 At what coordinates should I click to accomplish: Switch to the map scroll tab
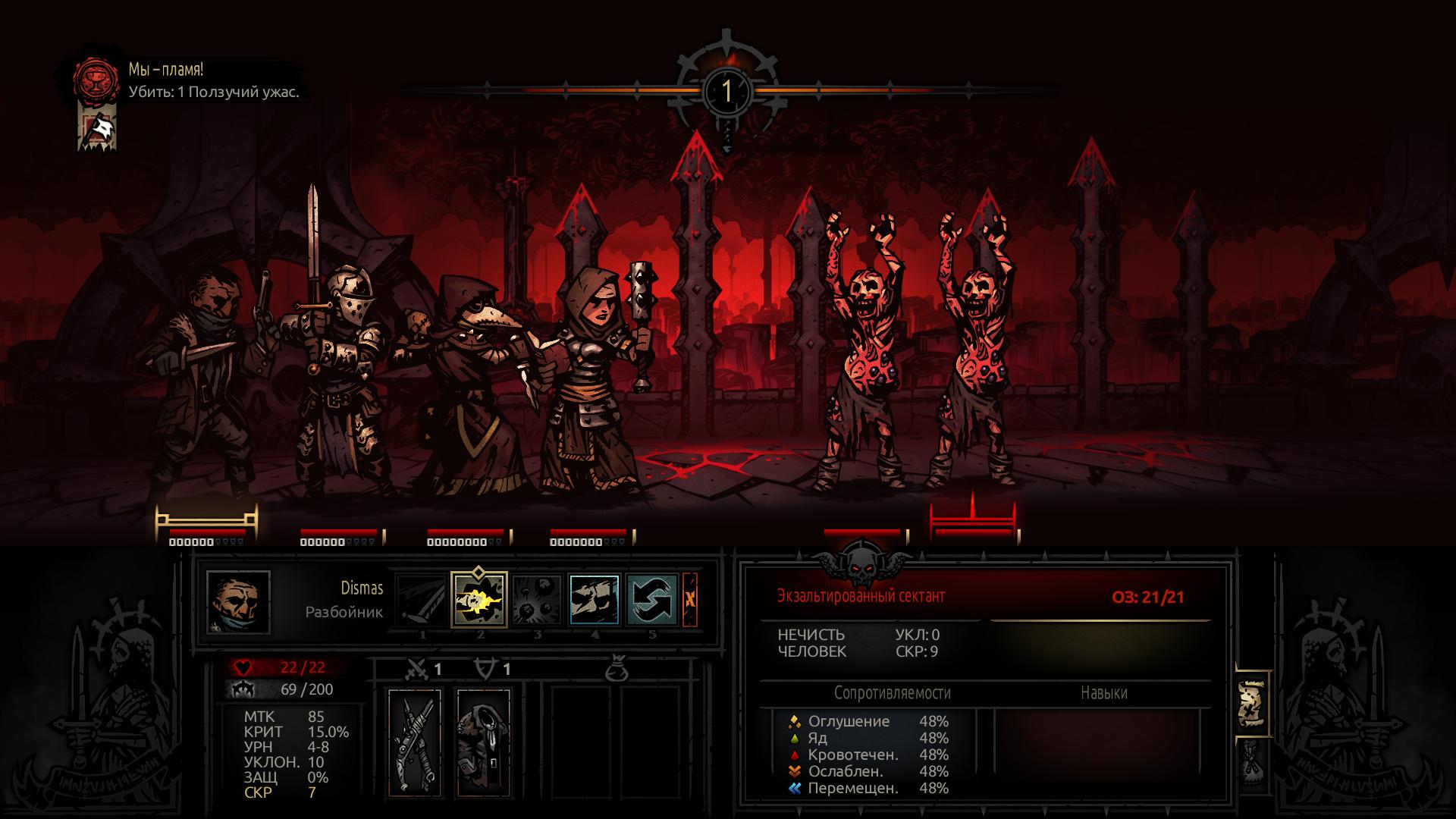pyautogui.click(x=1251, y=703)
